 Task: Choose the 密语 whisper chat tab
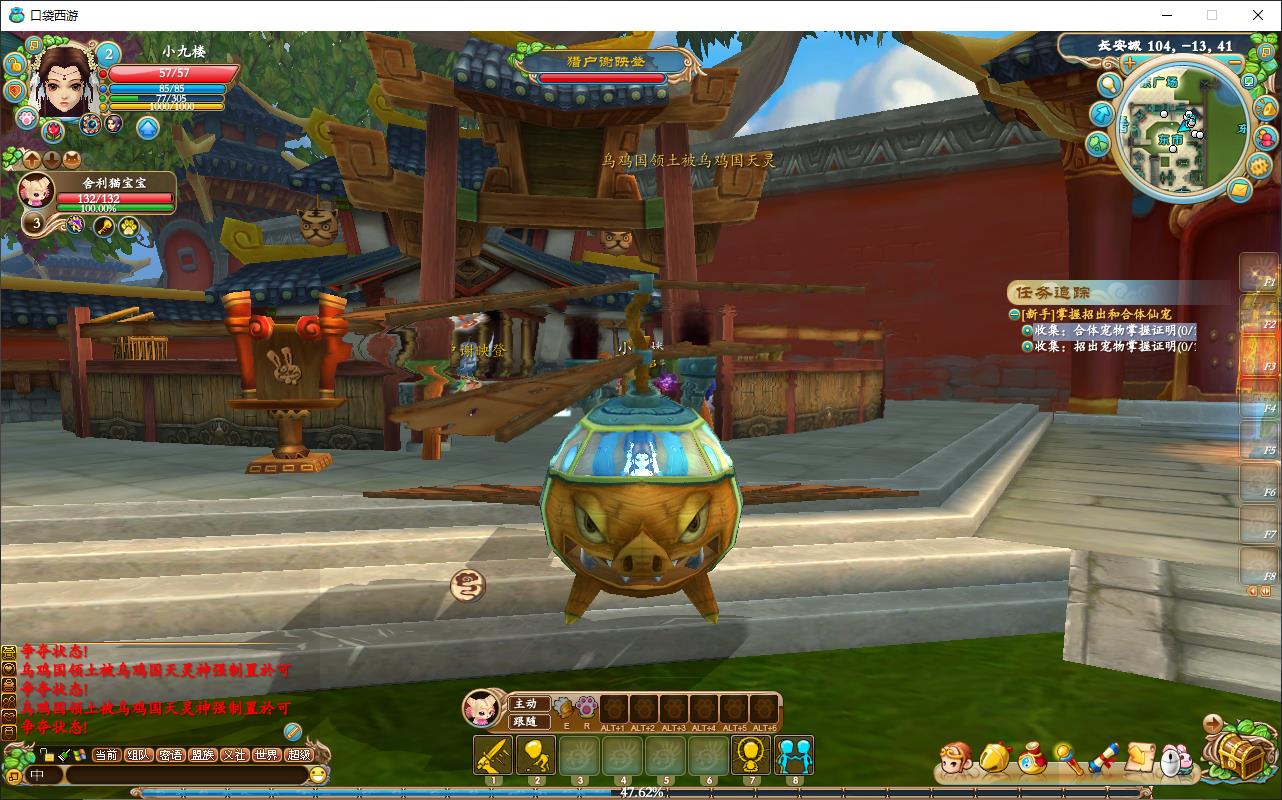[x=171, y=755]
